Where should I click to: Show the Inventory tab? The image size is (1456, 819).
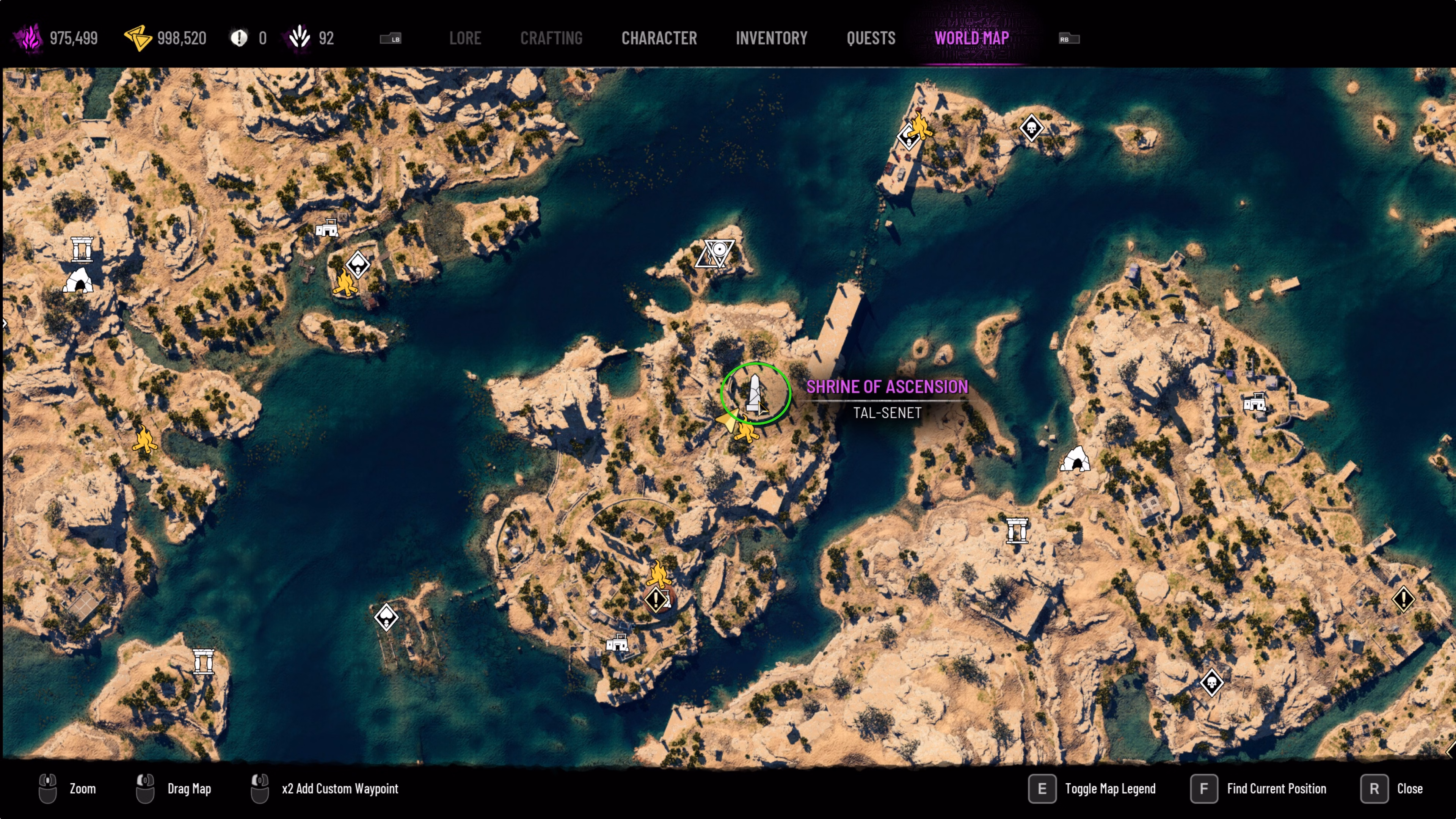(771, 38)
